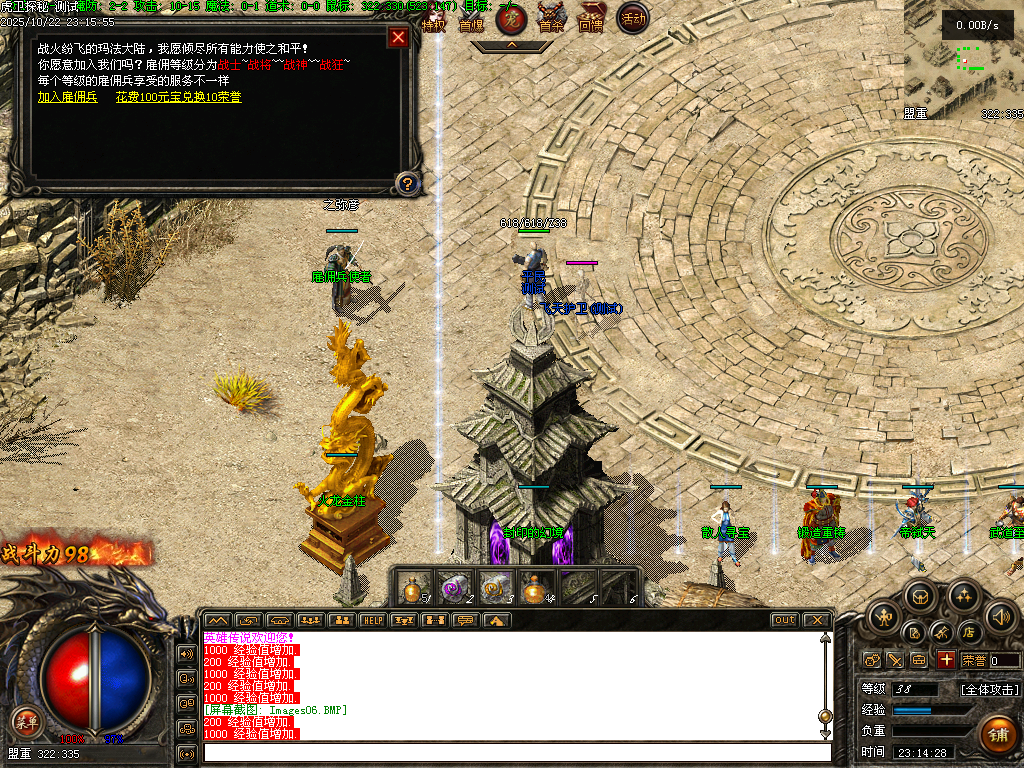Viewport: 1024px width, 768px height.
Task: Click the HELP button above chat
Action: 373,620
